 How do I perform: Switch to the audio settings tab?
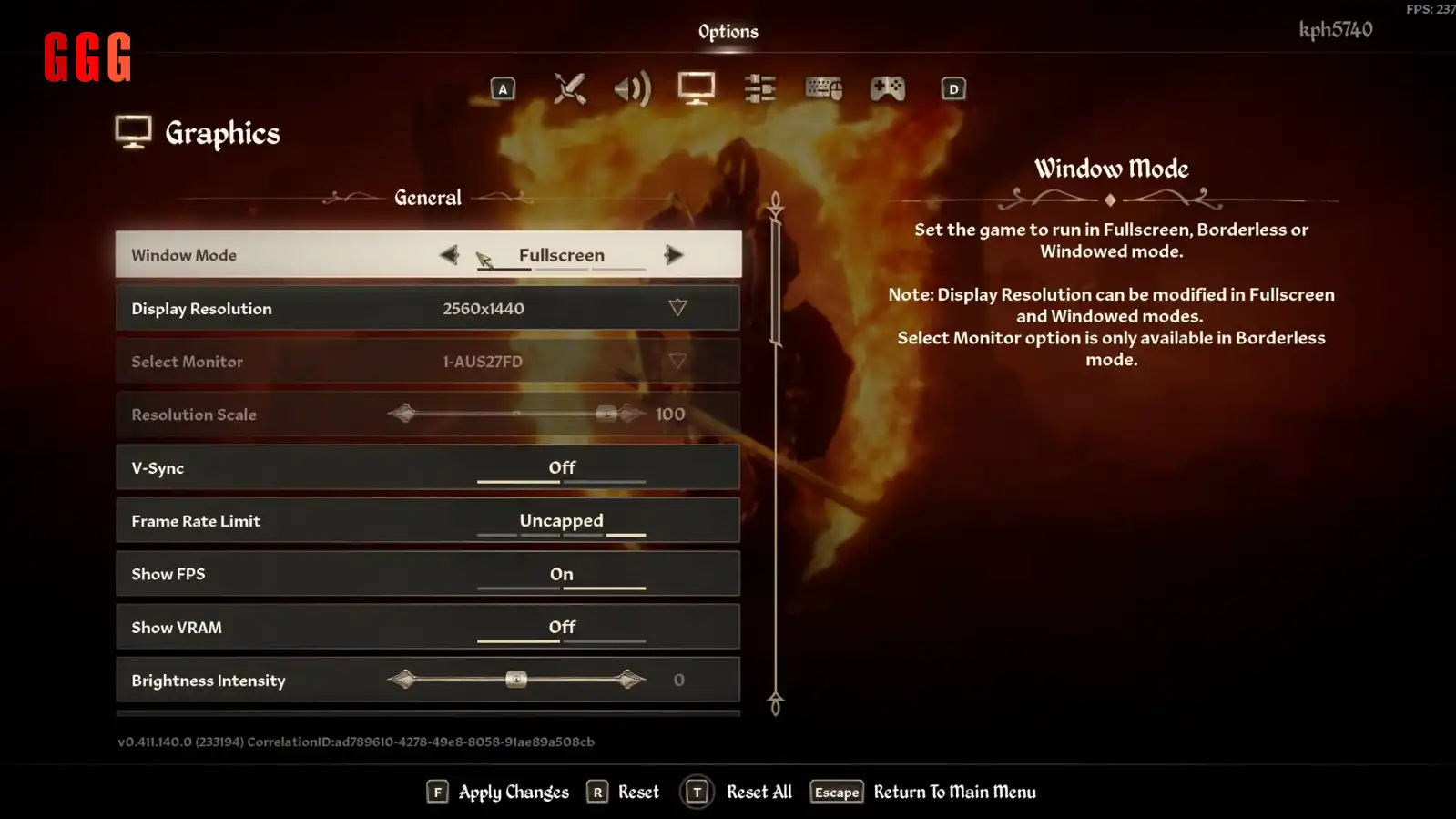(632, 88)
